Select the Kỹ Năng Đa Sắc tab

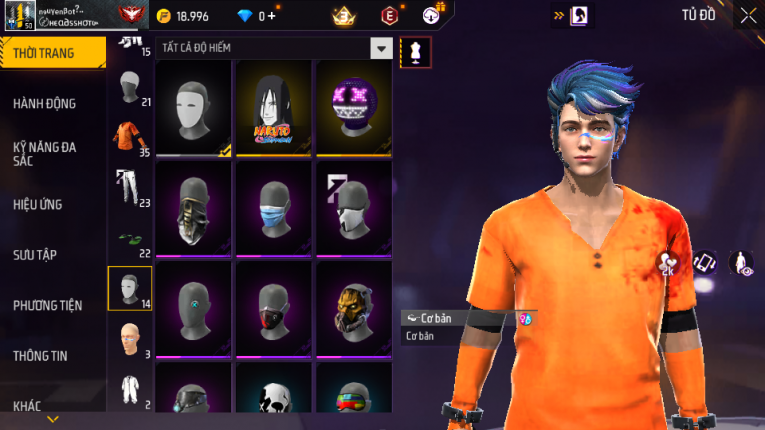tap(45, 154)
